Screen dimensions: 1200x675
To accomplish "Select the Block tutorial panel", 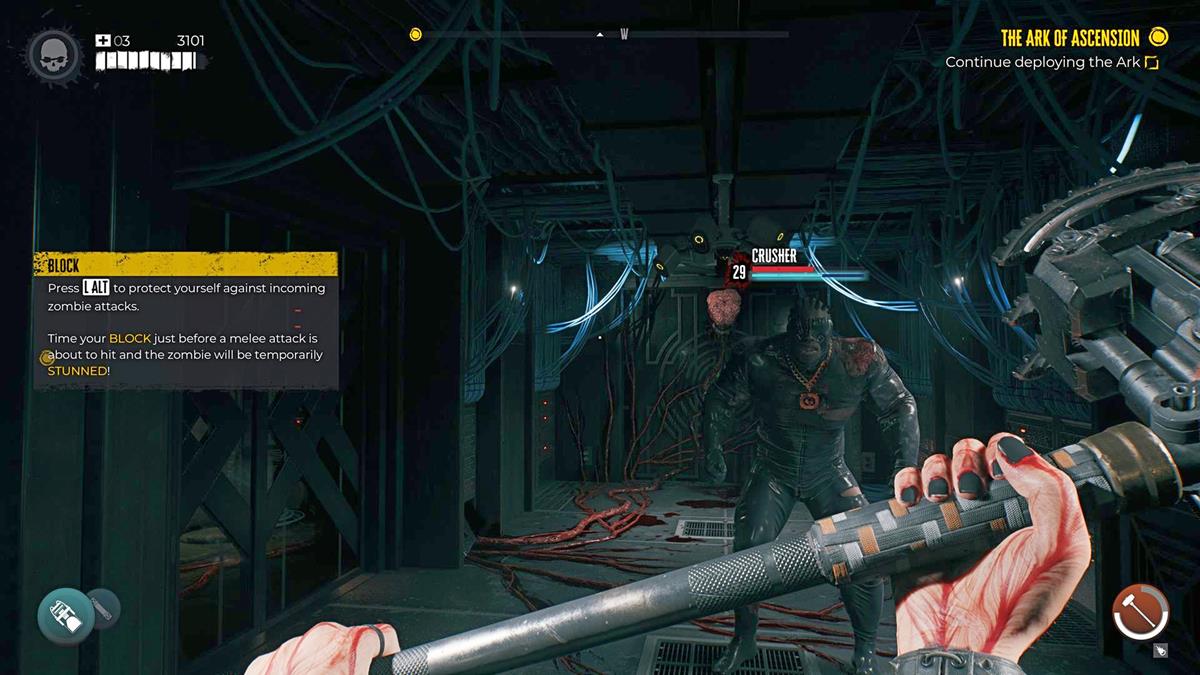I will 186,320.
